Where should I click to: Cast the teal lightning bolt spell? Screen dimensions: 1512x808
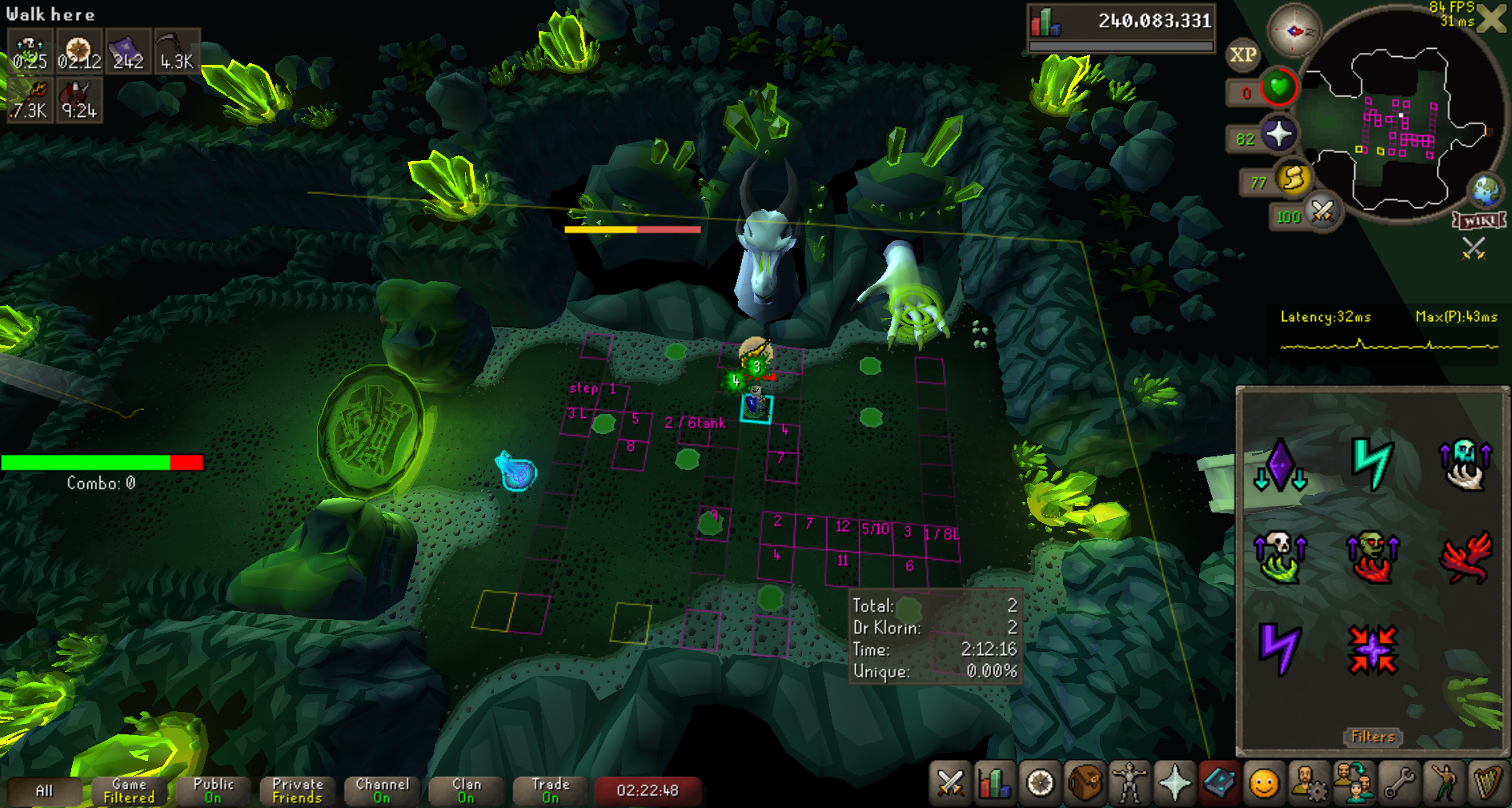(1372, 464)
